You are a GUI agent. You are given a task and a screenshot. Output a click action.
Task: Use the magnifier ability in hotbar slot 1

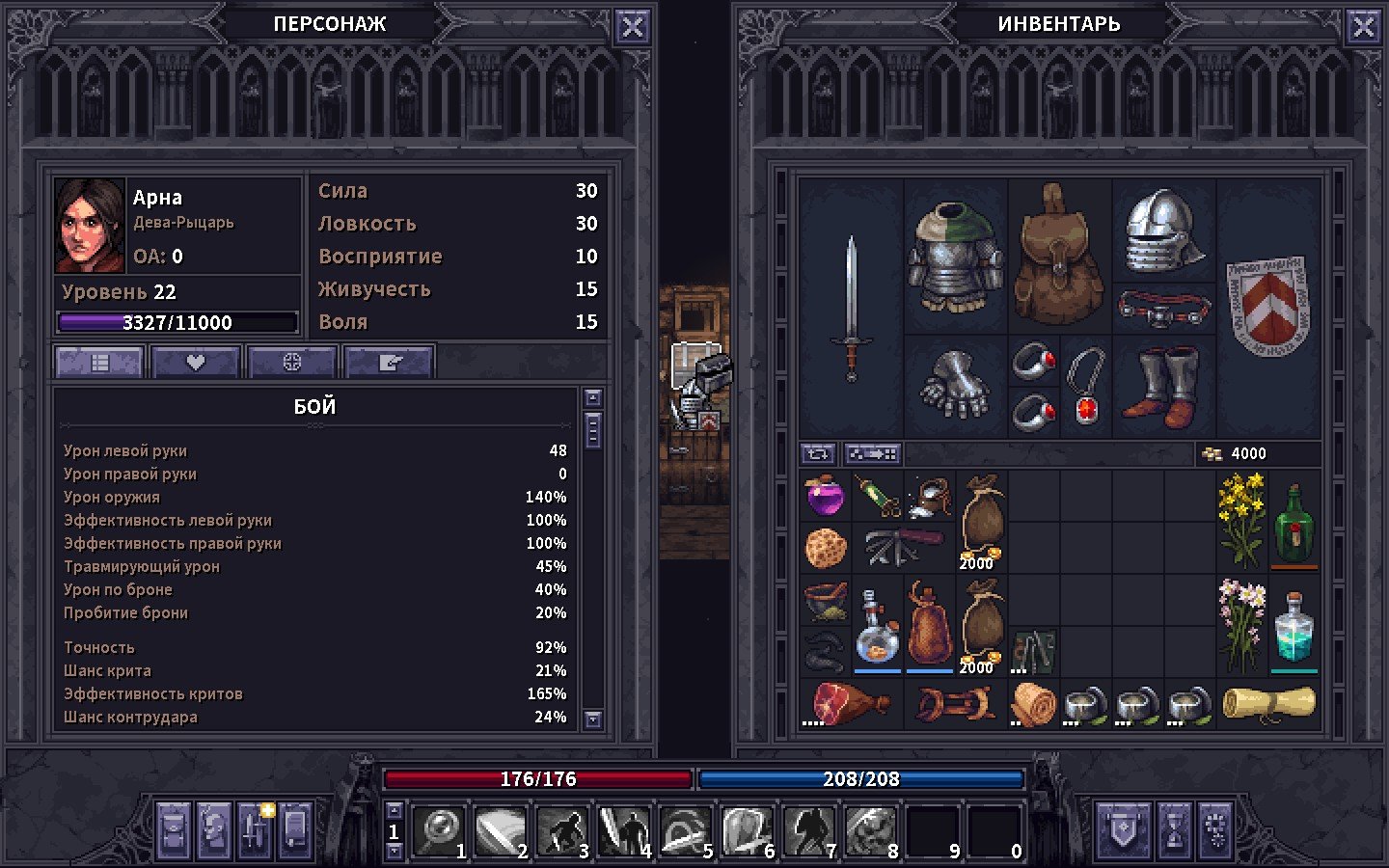(x=439, y=830)
